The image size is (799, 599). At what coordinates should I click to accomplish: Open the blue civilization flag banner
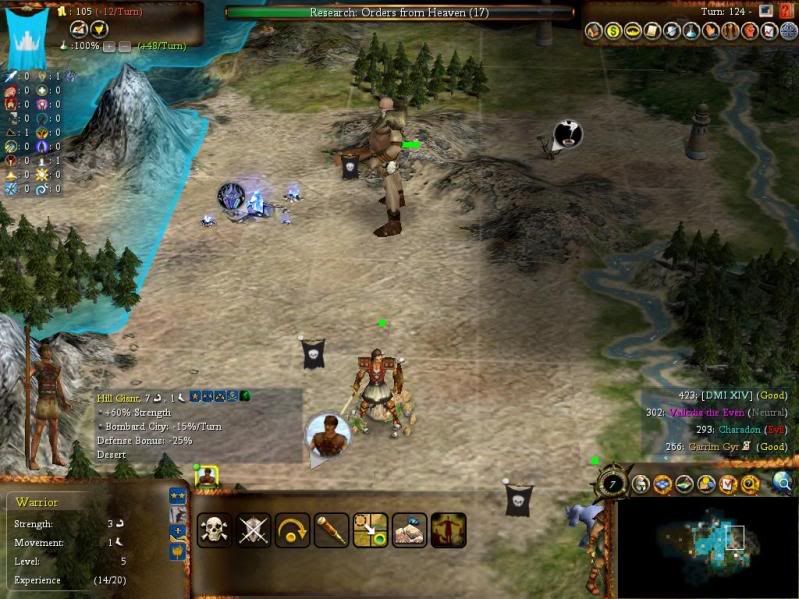26,37
